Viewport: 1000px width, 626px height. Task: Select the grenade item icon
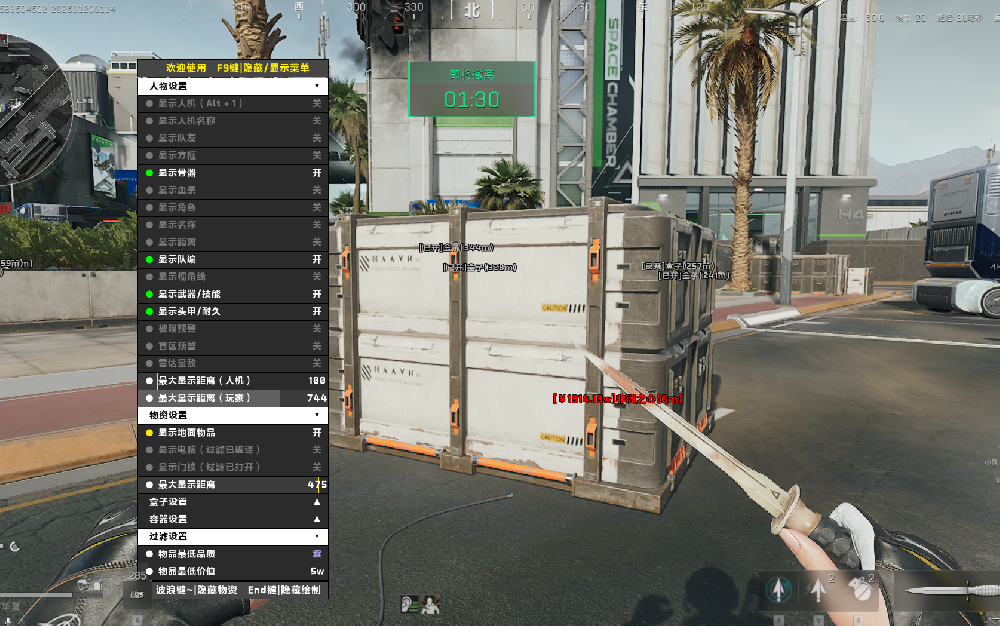[858, 590]
